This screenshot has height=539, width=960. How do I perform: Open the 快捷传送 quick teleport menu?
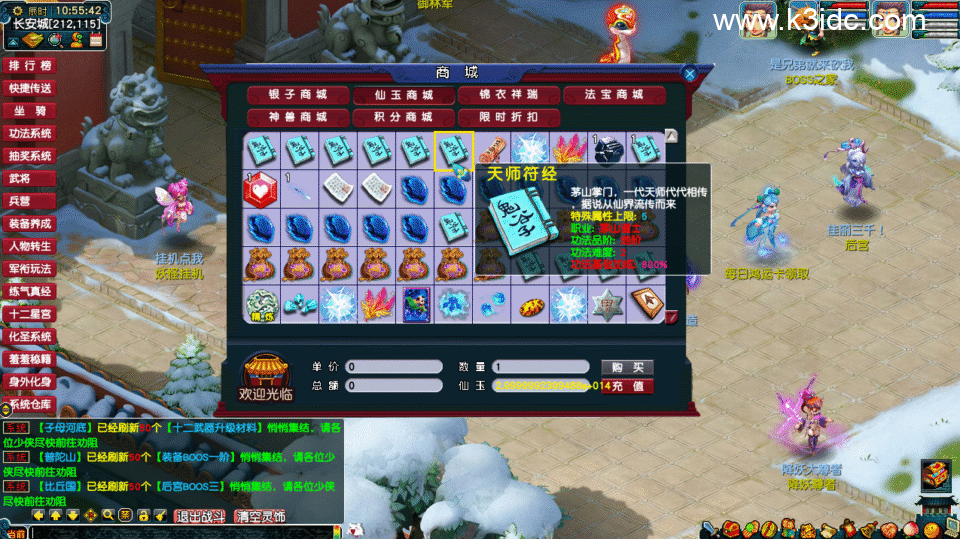pyautogui.click(x=29, y=88)
